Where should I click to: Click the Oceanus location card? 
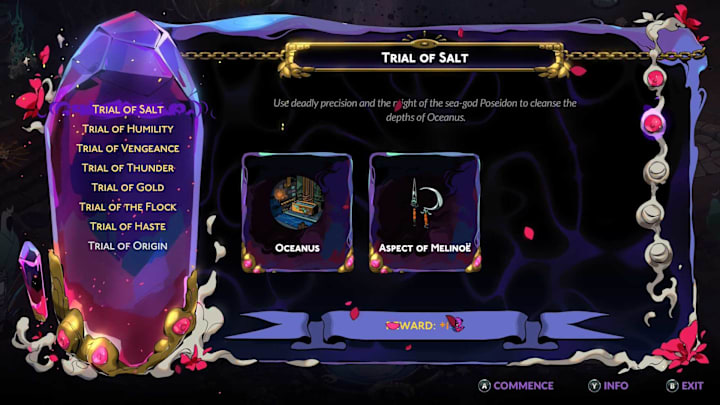pyautogui.click(x=296, y=211)
